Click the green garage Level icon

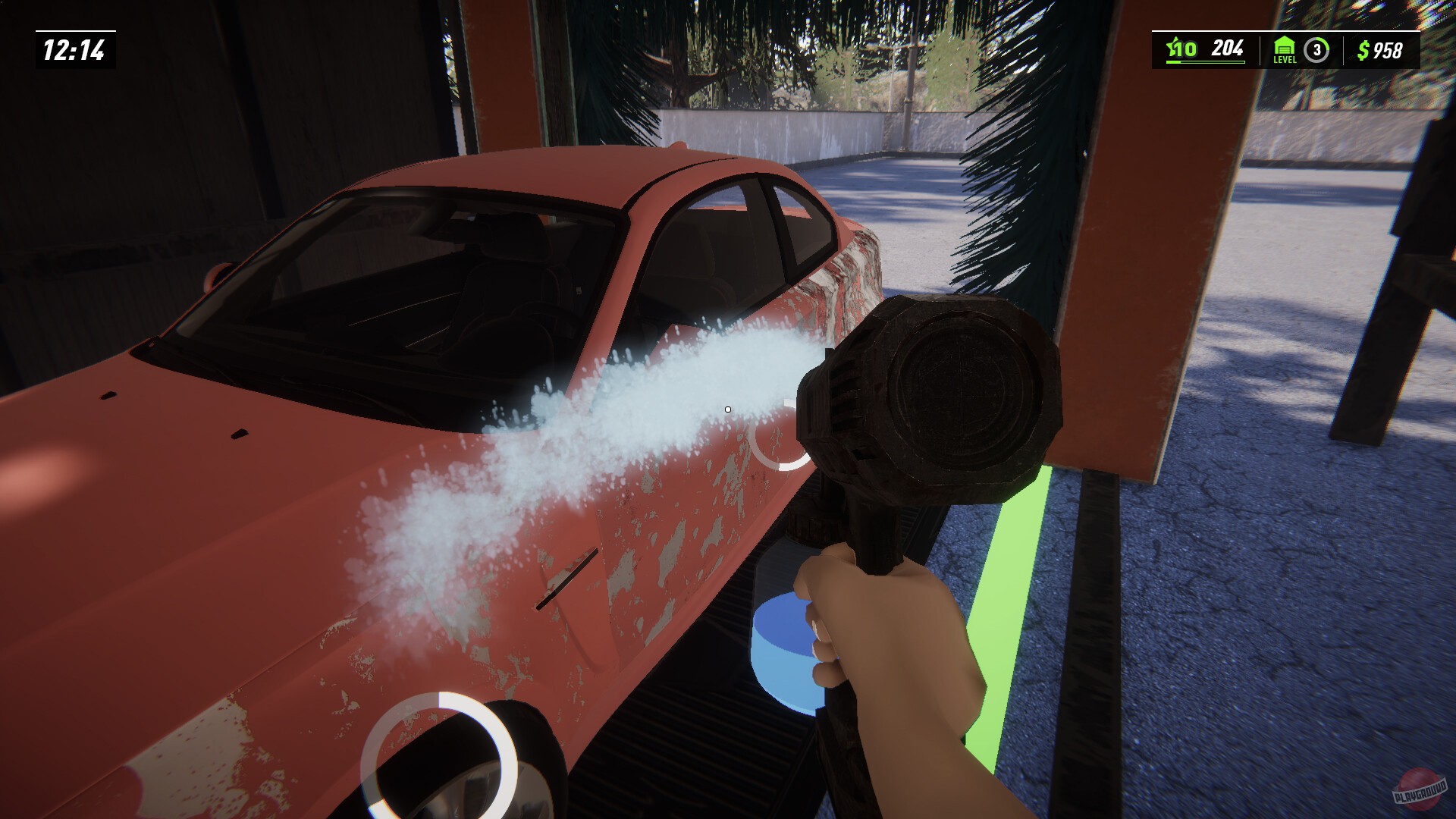[x=1285, y=45]
